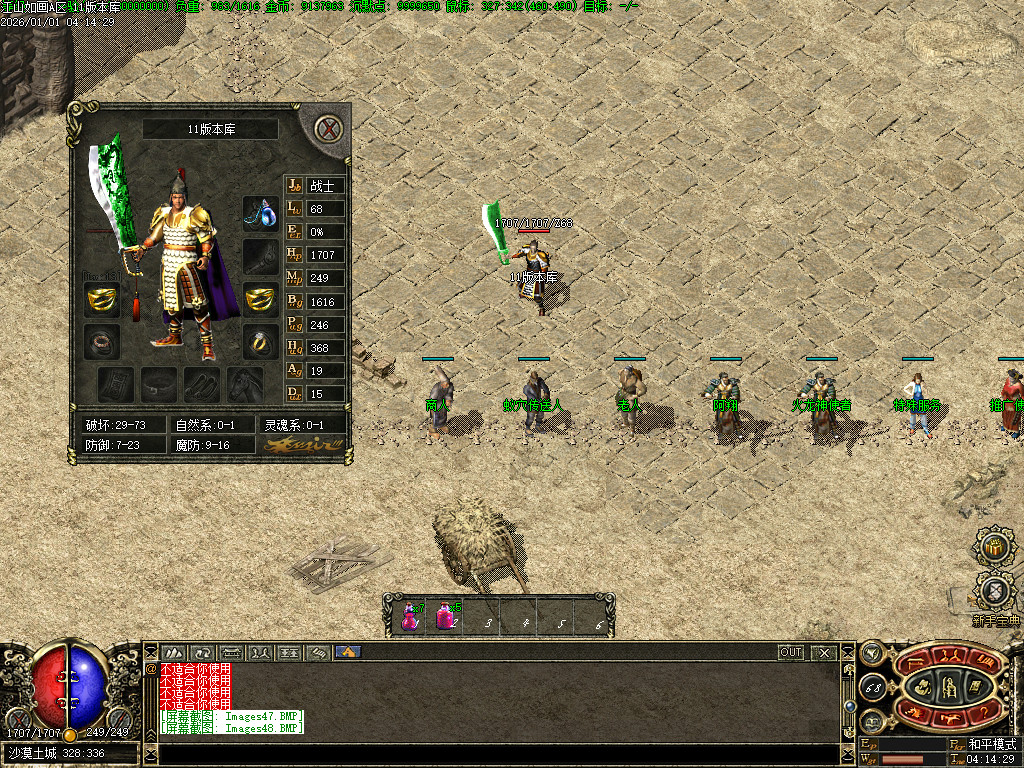Select the blue gem necklace slot
Screen dimensions: 1024x768
(260, 213)
